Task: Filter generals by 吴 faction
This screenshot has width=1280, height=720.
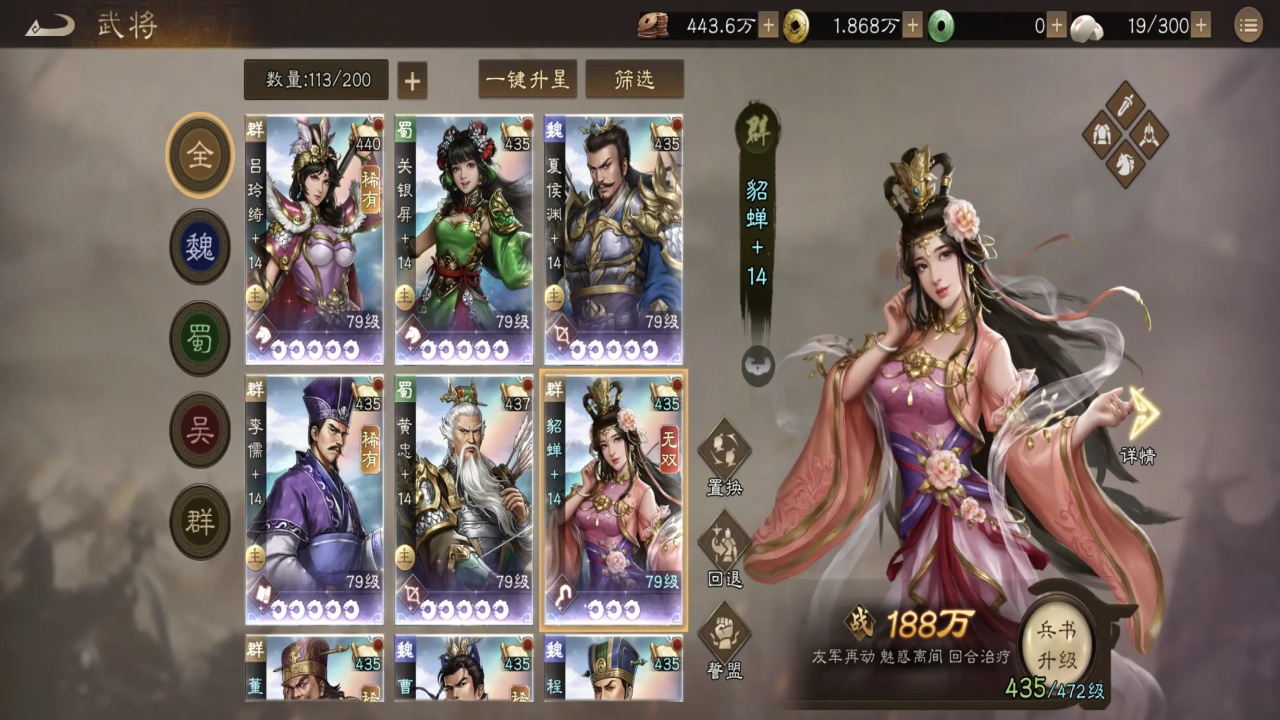Action: (x=200, y=430)
